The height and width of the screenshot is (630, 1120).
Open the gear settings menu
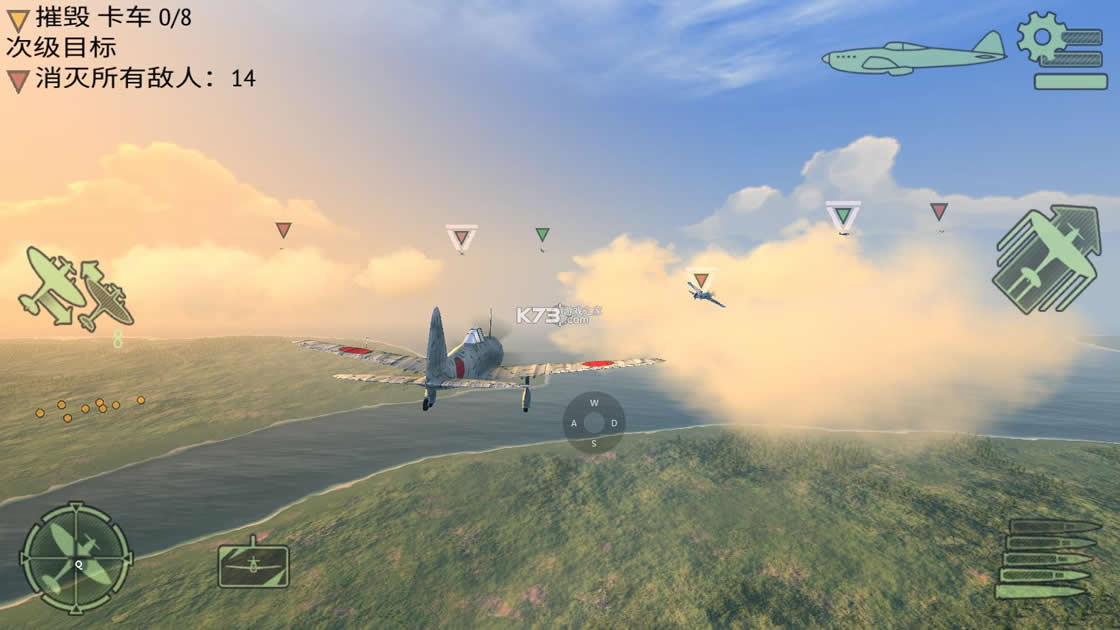pyautogui.click(x=1058, y=51)
